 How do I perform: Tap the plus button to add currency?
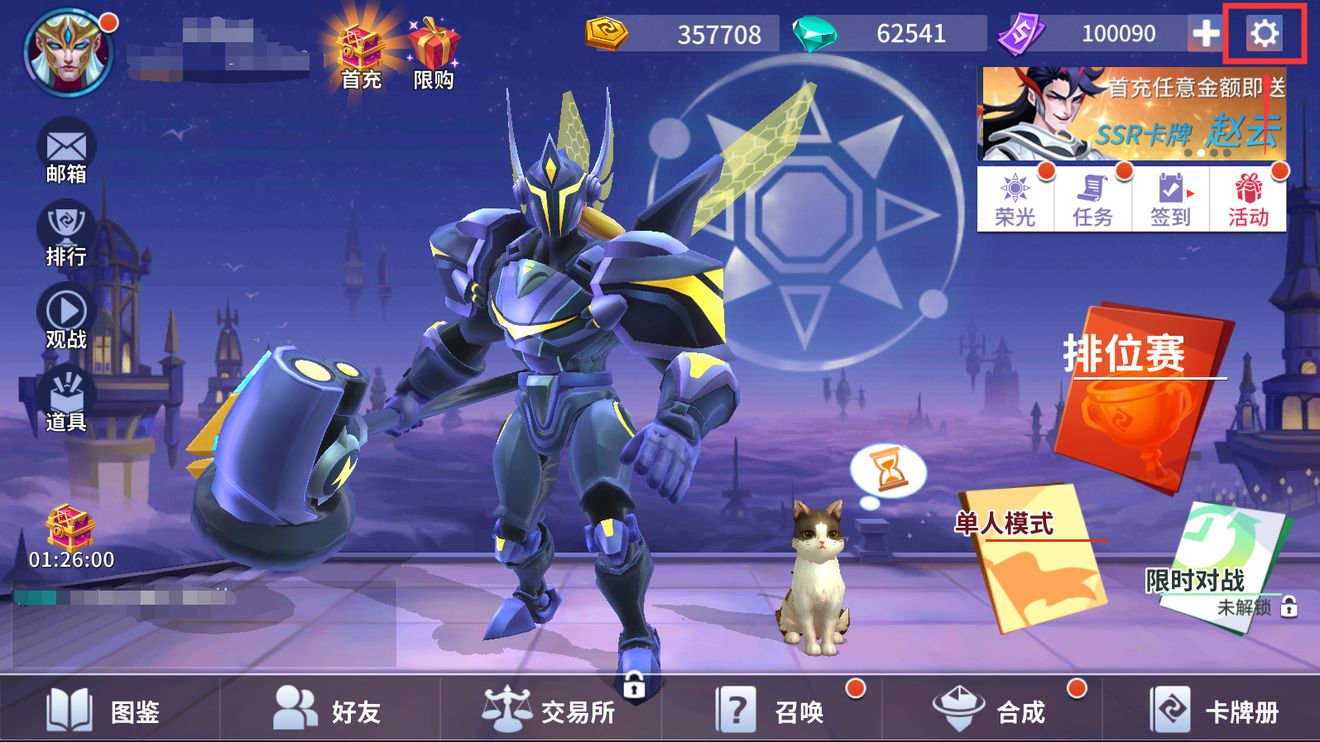point(1206,34)
